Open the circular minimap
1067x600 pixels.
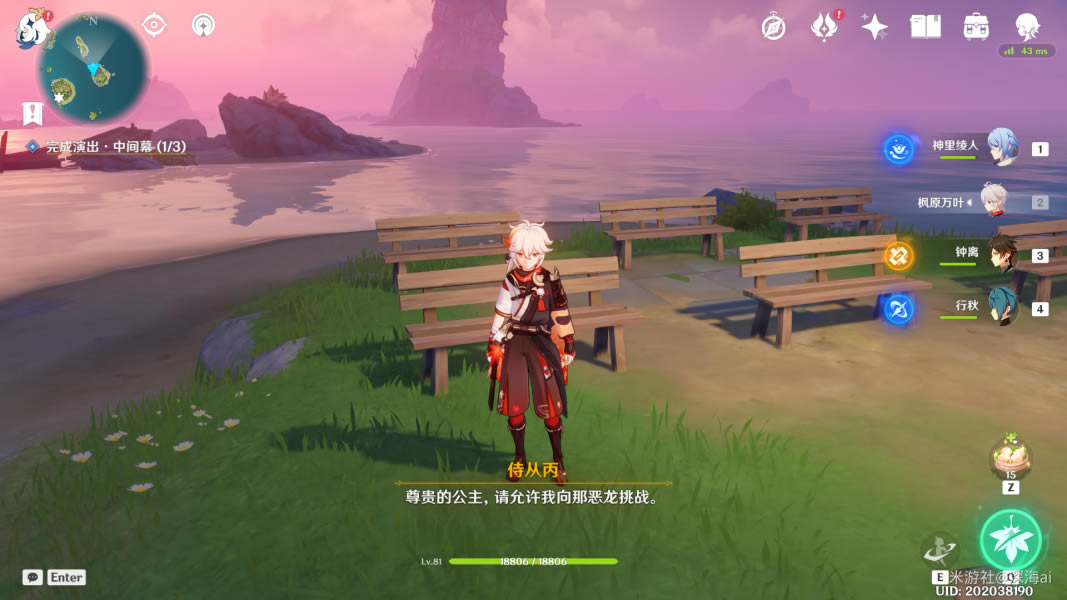pos(93,70)
